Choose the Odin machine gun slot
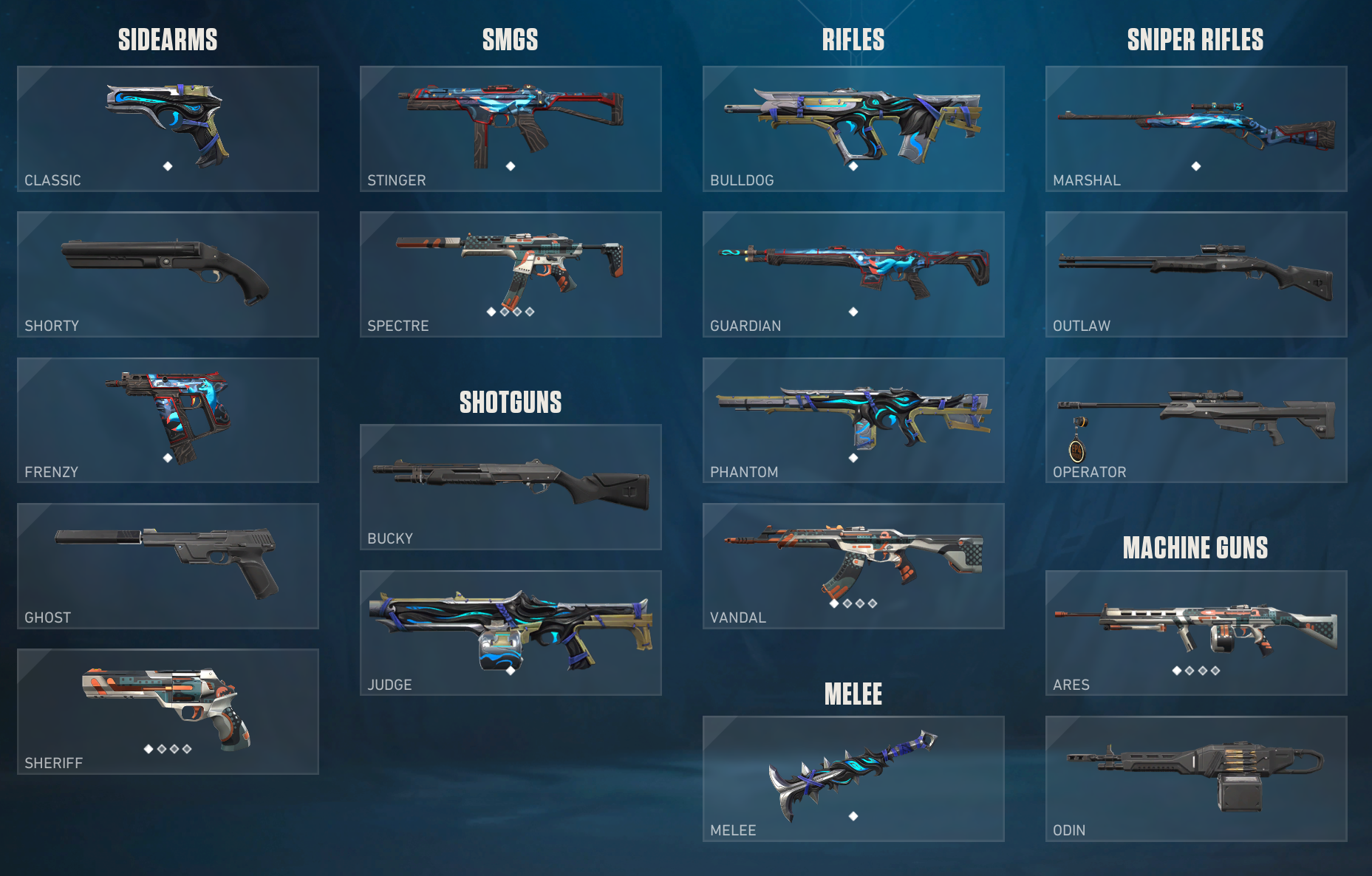The height and width of the screenshot is (876, 1372). (1196, 779)
